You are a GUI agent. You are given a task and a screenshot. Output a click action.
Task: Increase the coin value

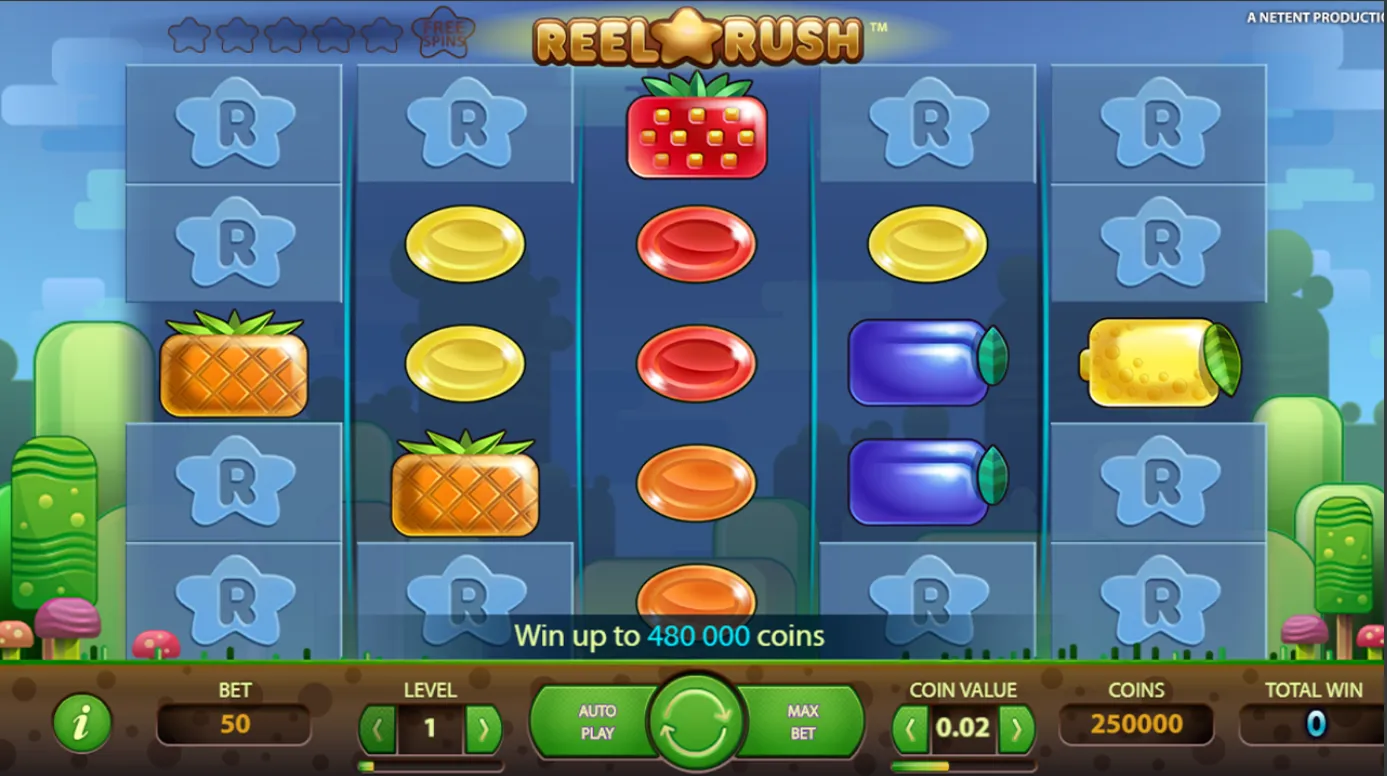1017,728
